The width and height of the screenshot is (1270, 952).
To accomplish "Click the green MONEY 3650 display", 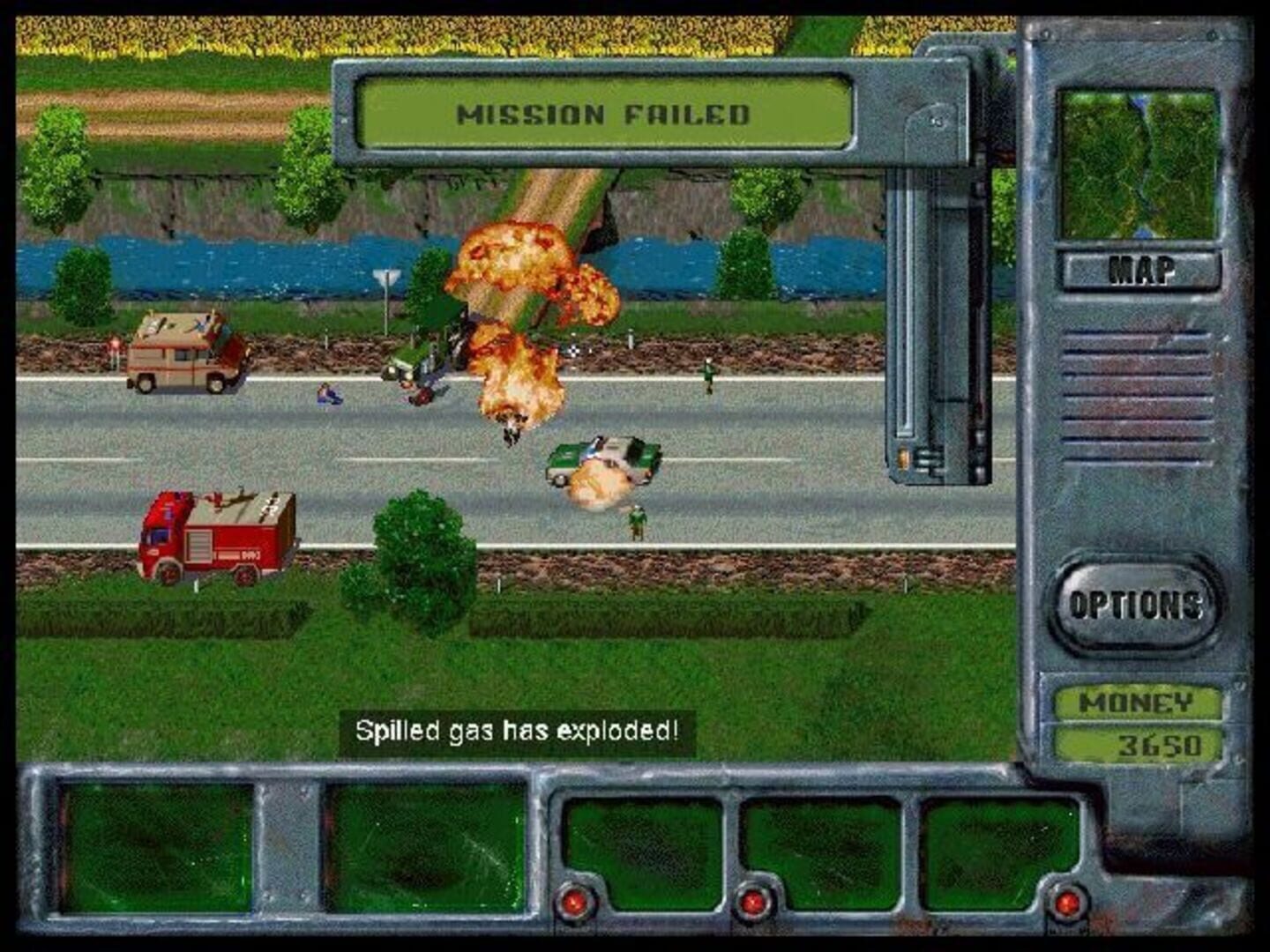I will [x=1140, y=723].
